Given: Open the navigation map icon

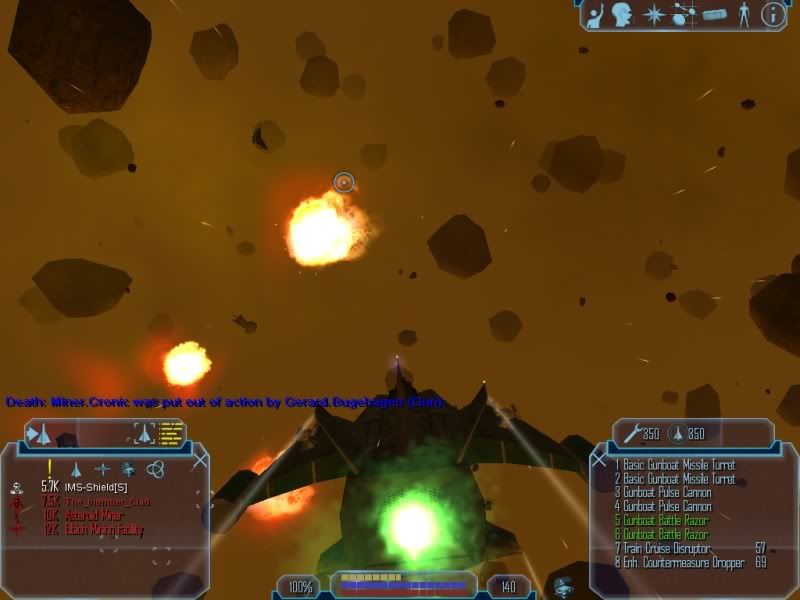Looking at the screenshot, I should point(682,15).
